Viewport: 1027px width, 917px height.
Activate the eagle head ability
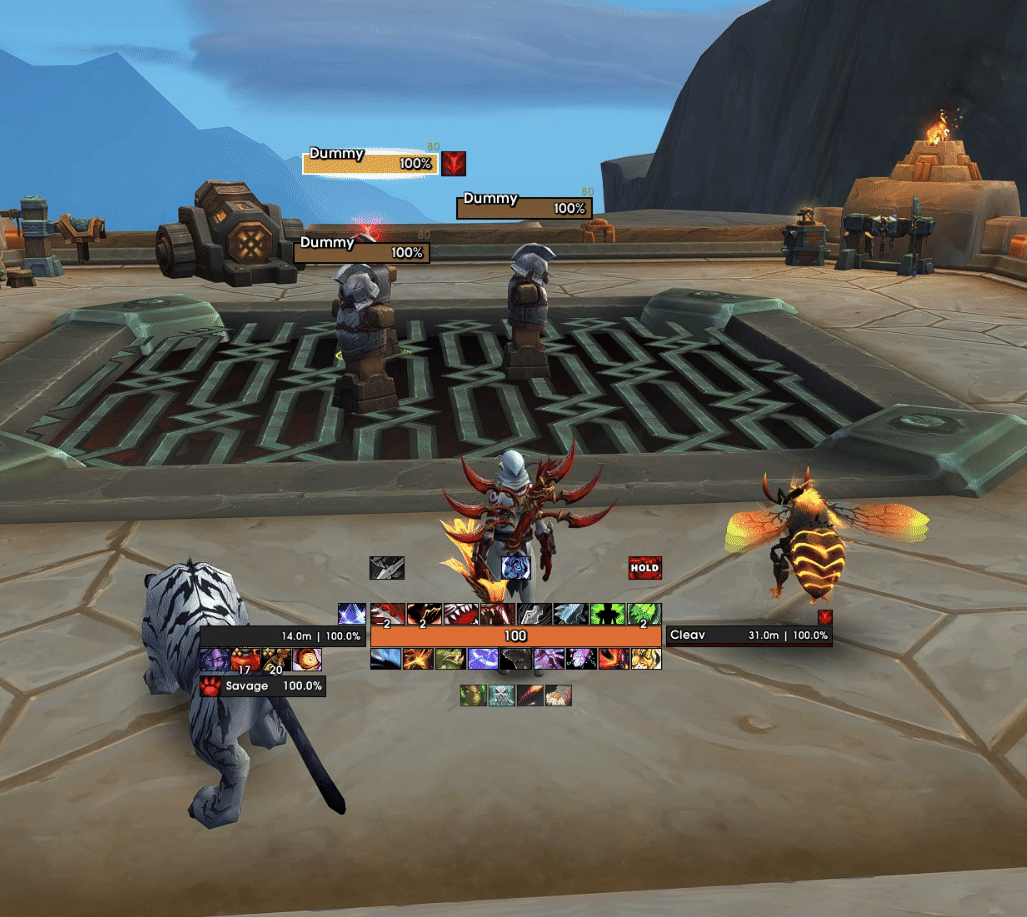coord(559,695)
